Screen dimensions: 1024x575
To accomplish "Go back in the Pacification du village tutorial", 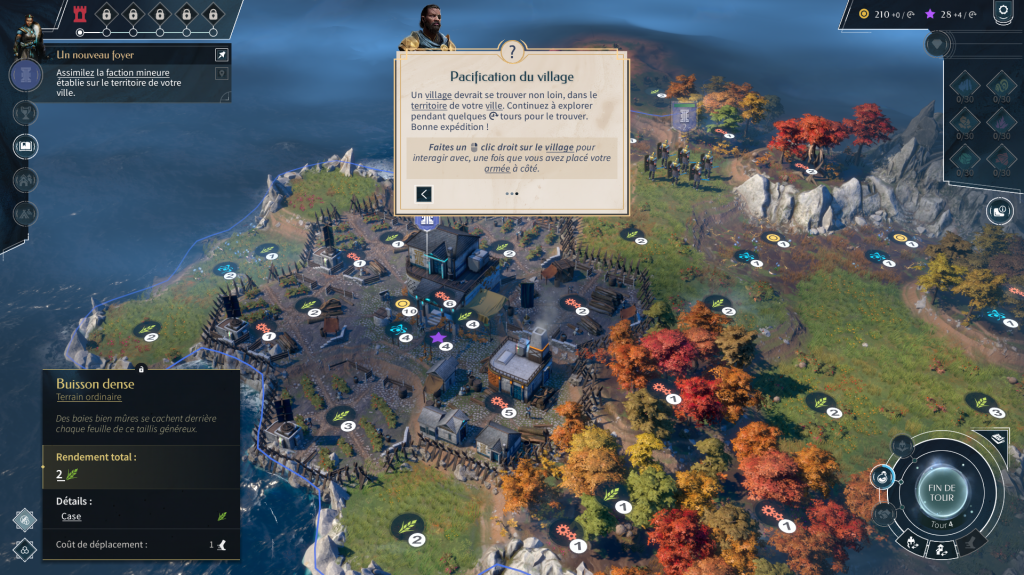I will pos(424,194).
